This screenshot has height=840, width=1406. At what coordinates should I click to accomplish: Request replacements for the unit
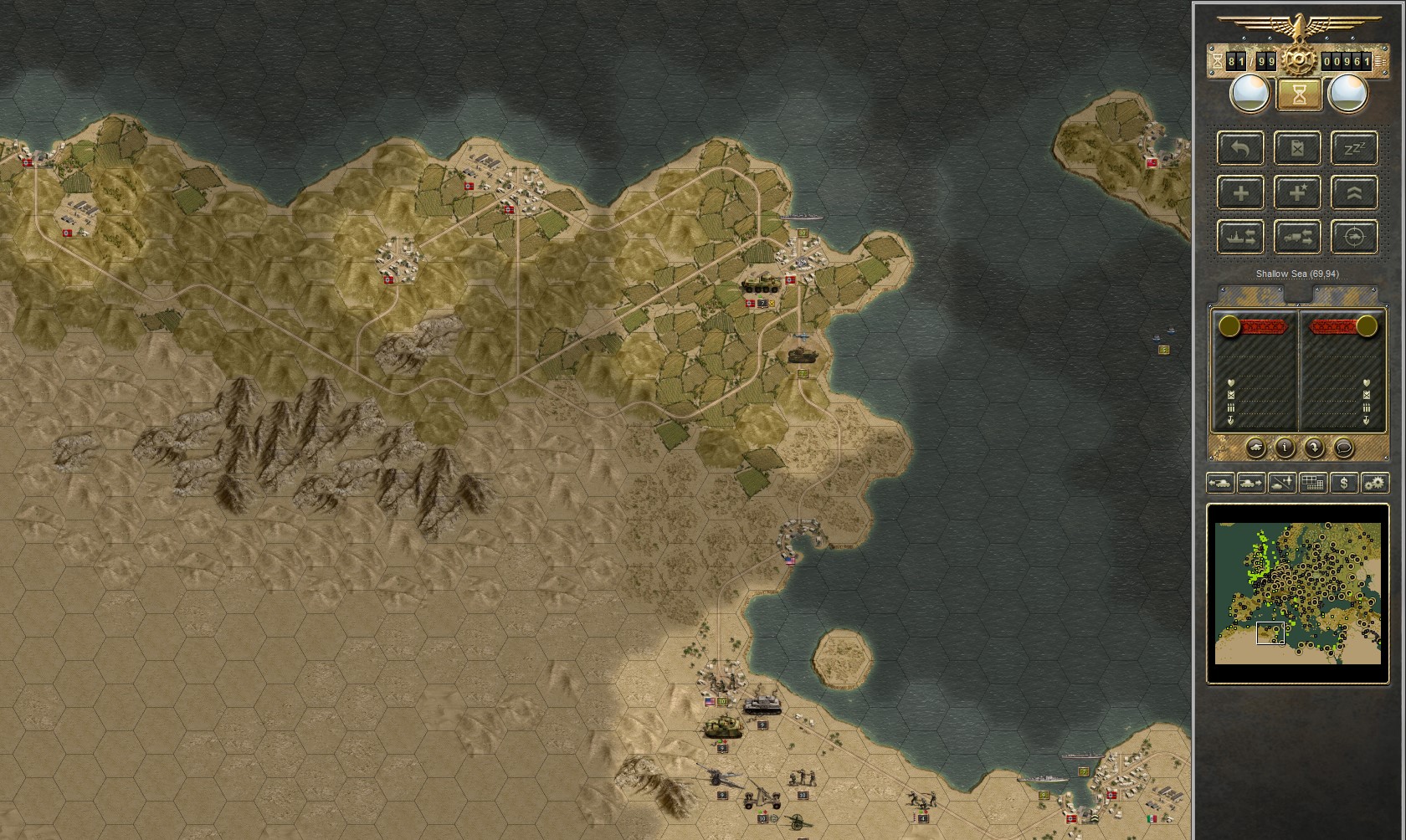[x=1241, y=193]
